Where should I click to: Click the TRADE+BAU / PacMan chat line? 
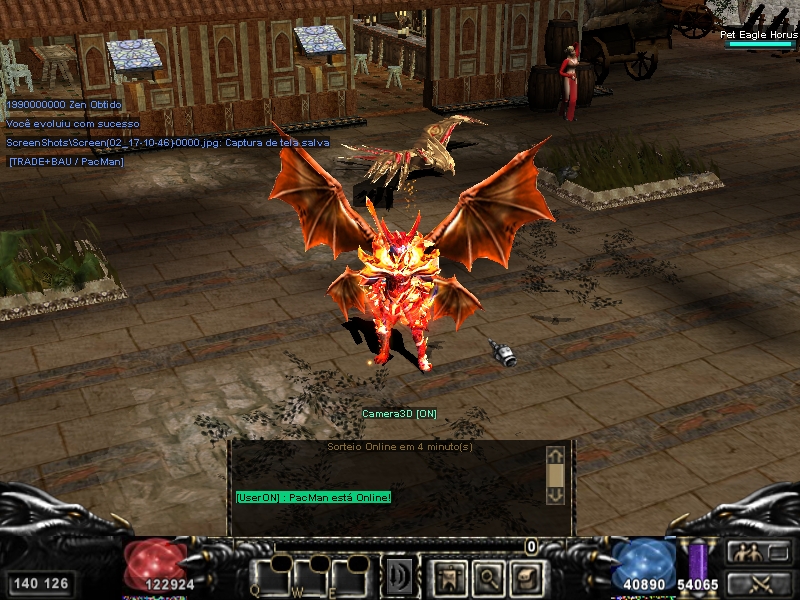[x=66, y=161]
